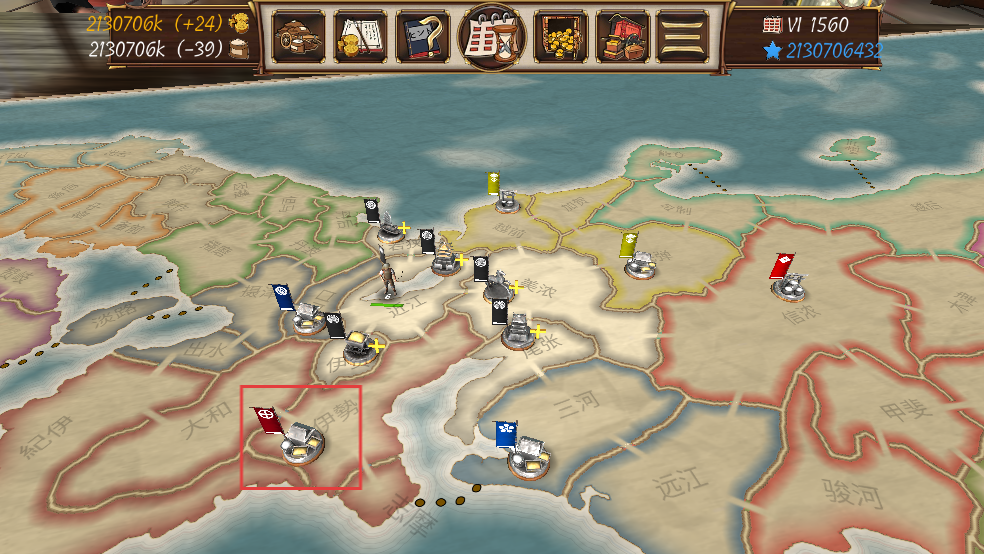The height and width of the screenshot is (554, 984).
Task: Open the question mark help book
Action: pyautogui.click(x=423, y=37)
